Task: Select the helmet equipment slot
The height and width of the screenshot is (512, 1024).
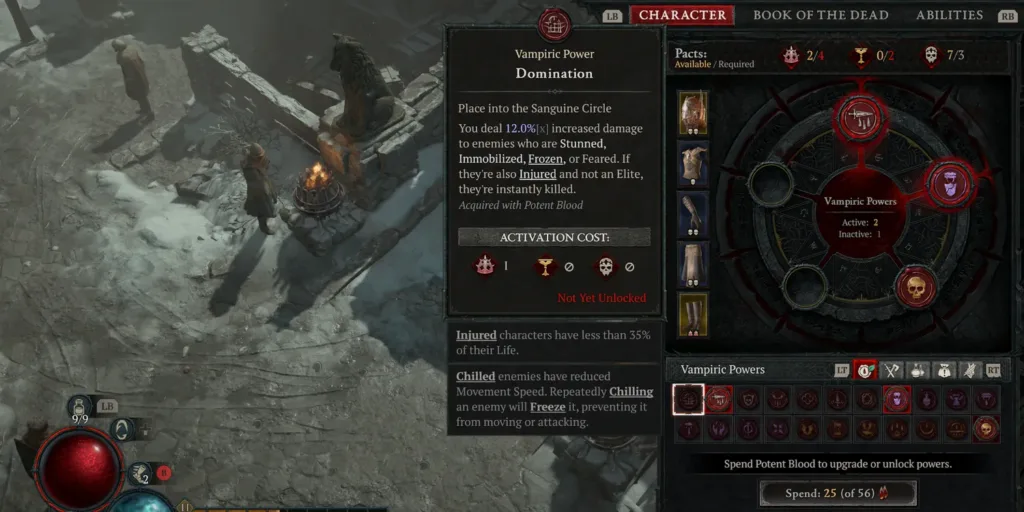Action: 693,113
